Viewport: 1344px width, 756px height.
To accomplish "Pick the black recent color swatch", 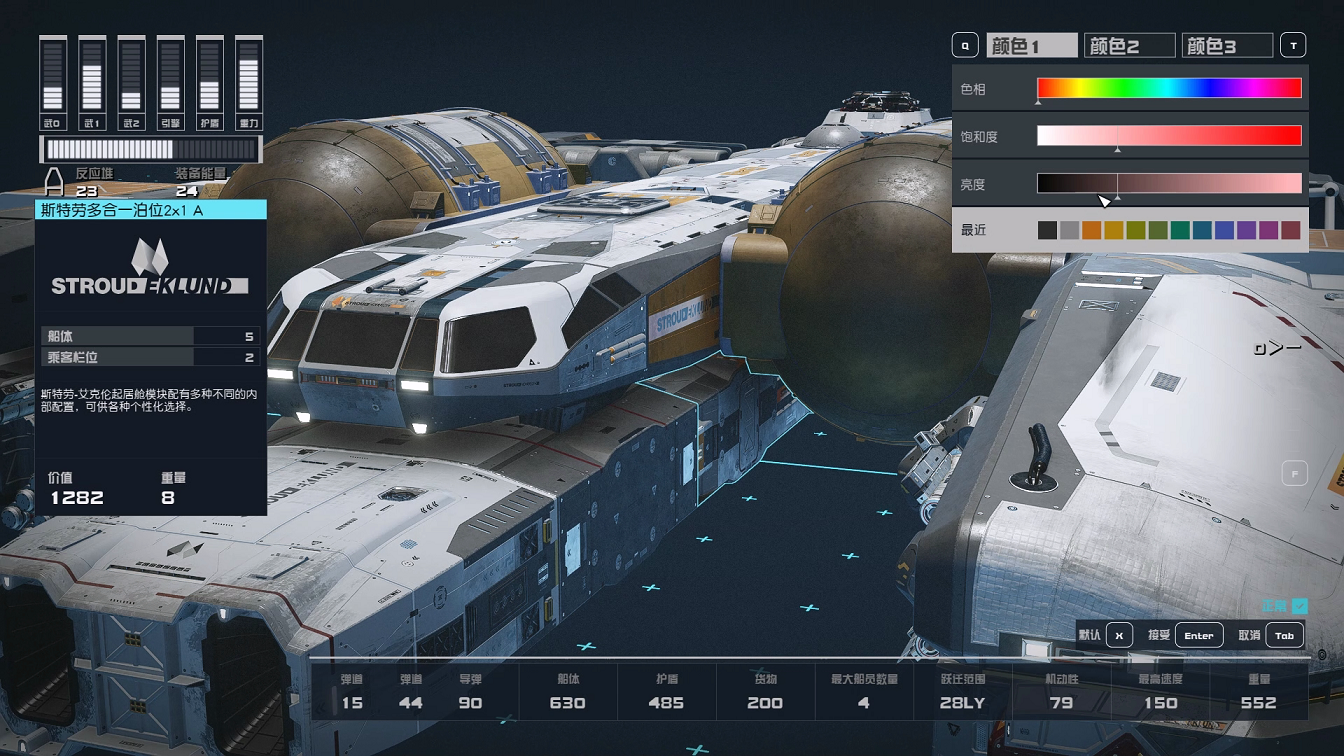I will point(1047,230).
